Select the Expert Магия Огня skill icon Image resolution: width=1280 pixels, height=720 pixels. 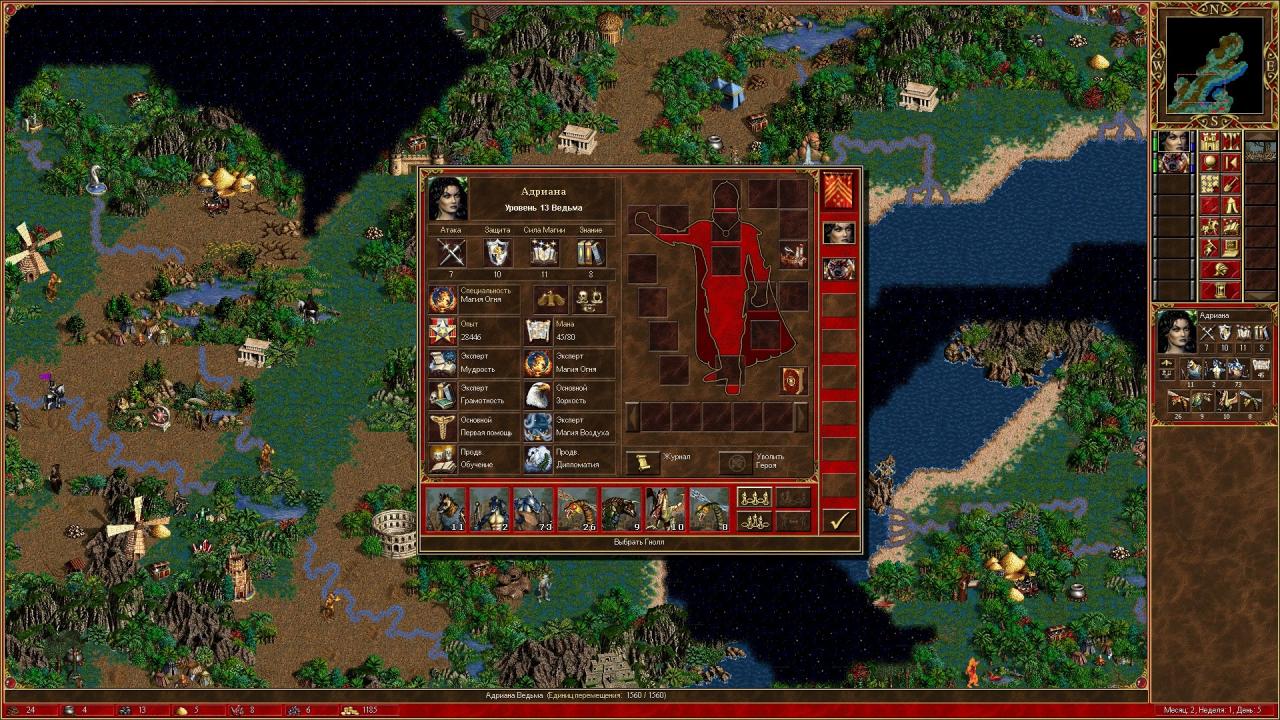pyautogui.click(x=537, y=363)
